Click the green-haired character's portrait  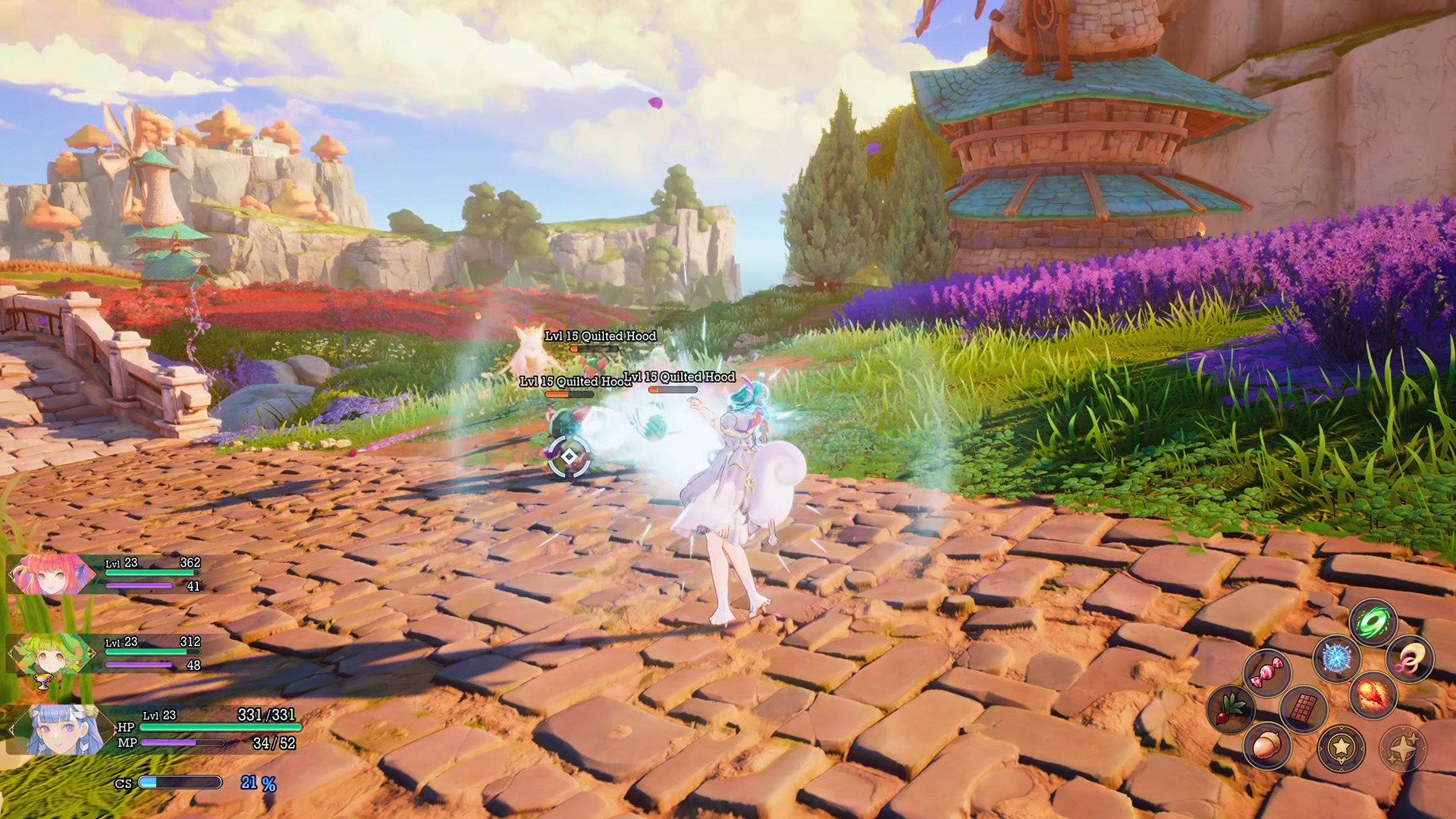51,653
